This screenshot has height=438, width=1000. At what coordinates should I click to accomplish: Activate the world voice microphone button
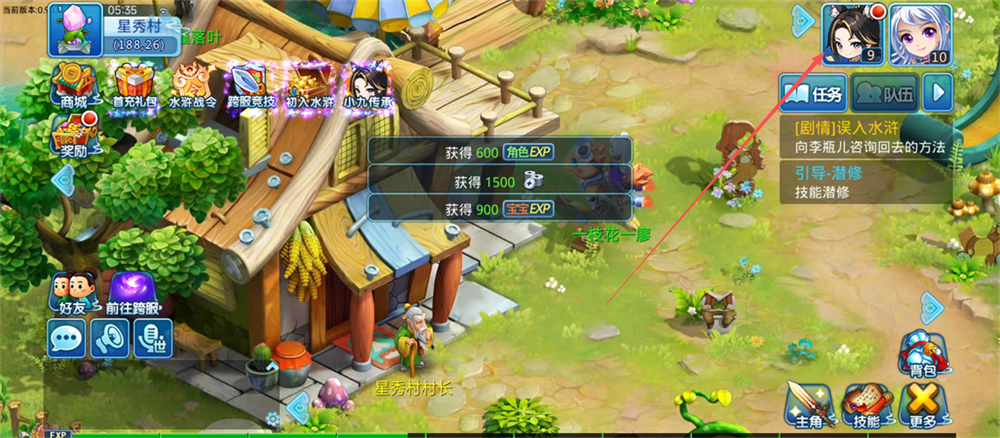pos(154,339)
